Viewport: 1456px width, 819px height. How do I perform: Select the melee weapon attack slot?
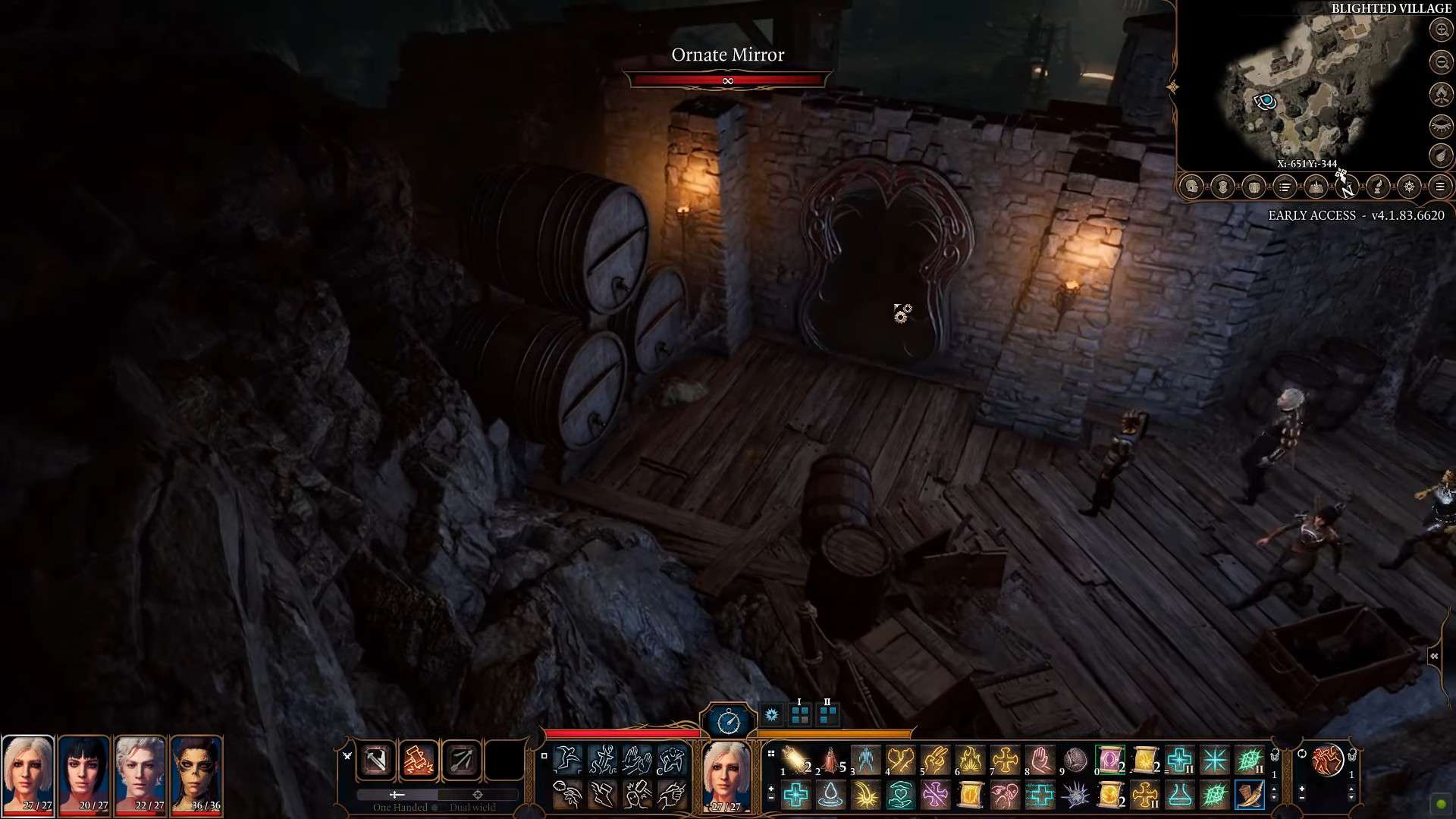[x=377, y=760]
